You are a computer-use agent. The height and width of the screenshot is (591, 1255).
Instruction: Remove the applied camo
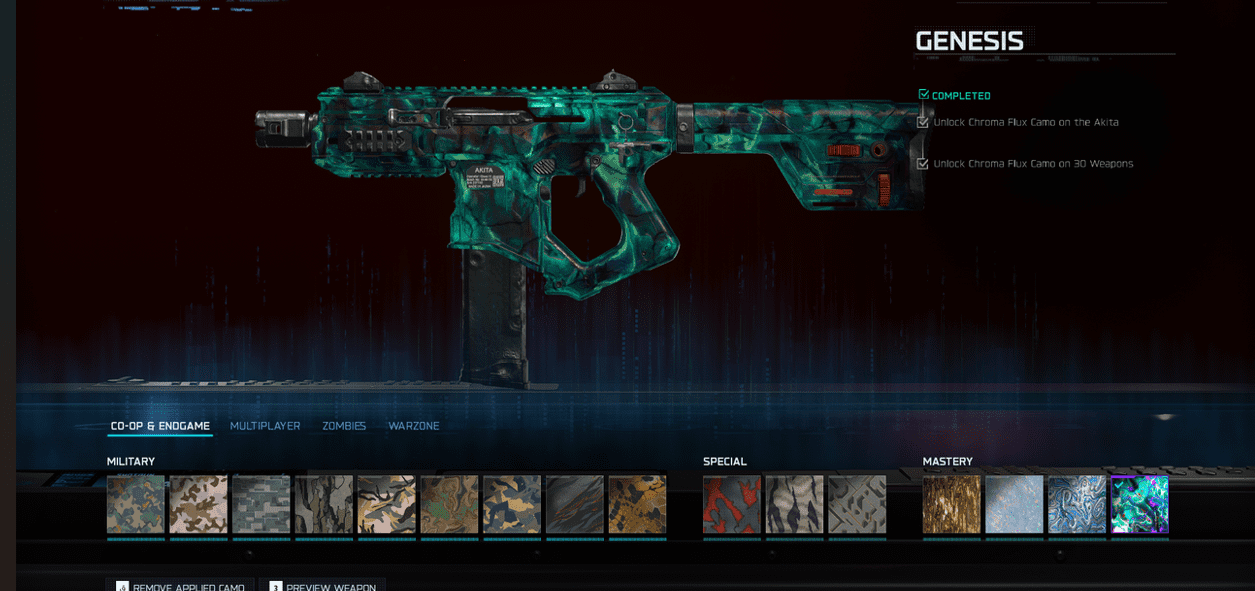click(180, 586)
